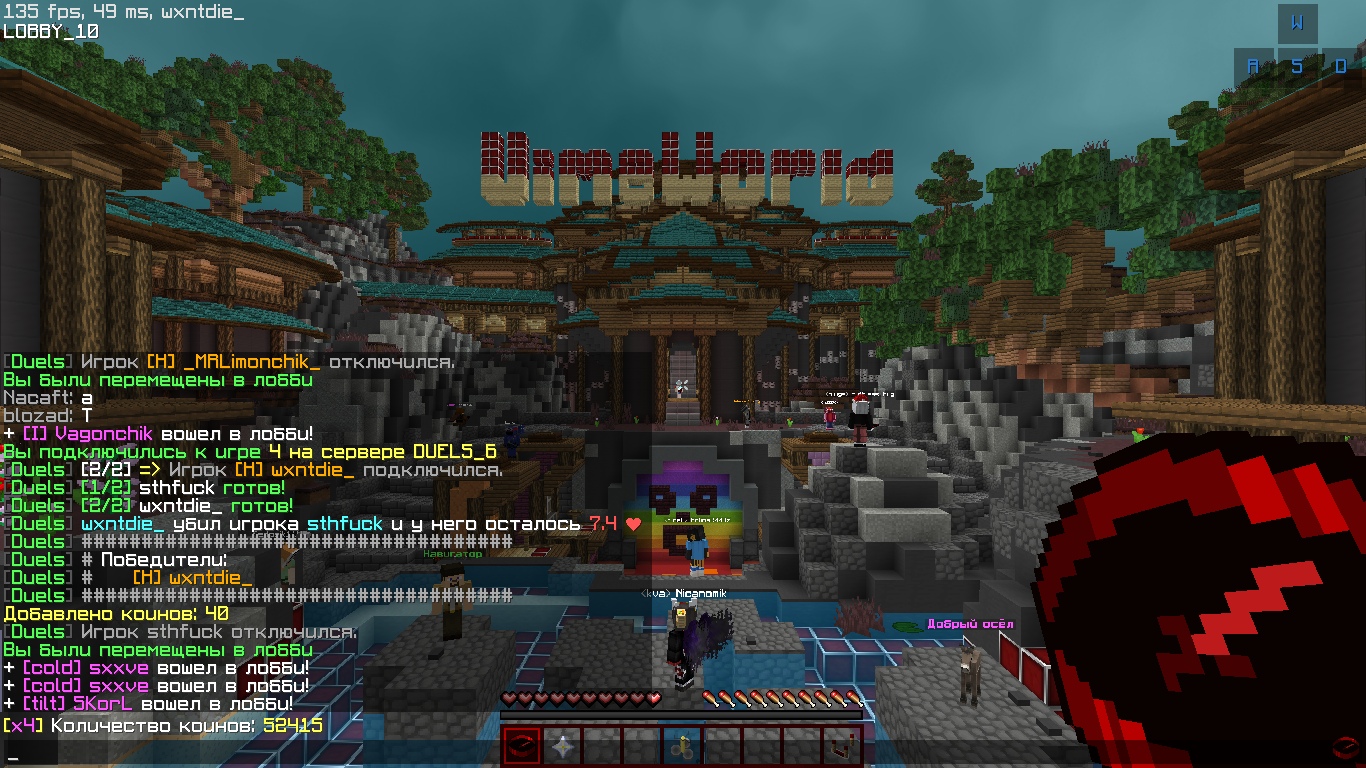1366x768 pixels.
Task: Click the red logo icon beside the chat bar
Action: tap(1345, 748)
